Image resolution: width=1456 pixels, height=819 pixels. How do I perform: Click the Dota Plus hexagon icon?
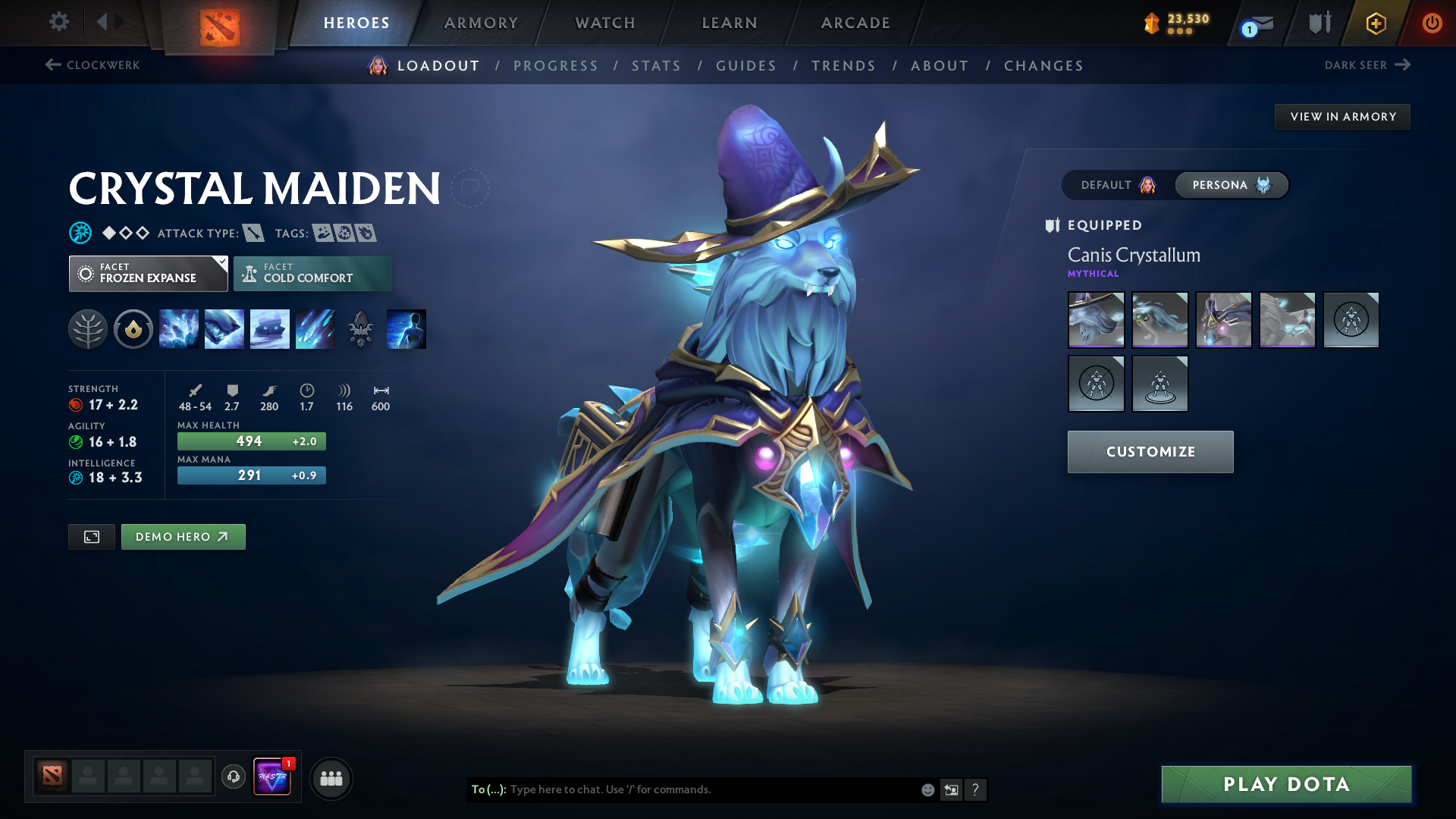[1376, 23]
